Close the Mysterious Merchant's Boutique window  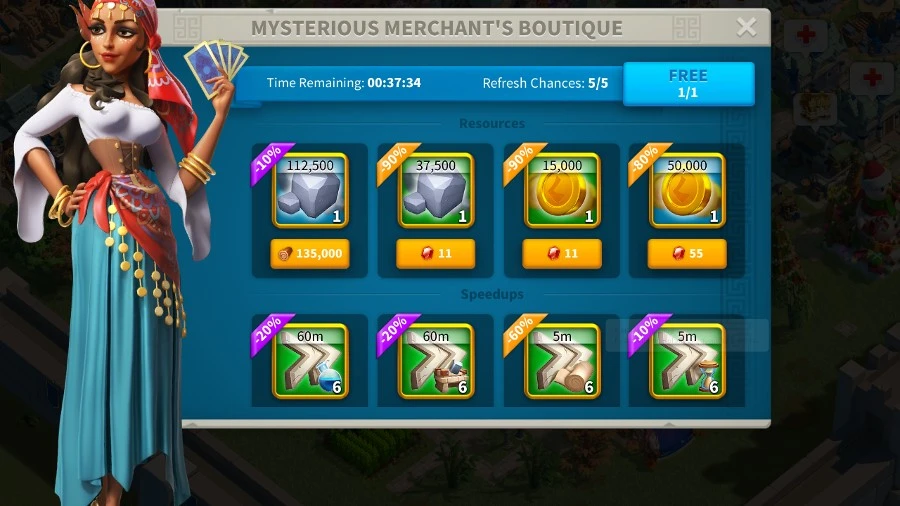click(746, 28)
